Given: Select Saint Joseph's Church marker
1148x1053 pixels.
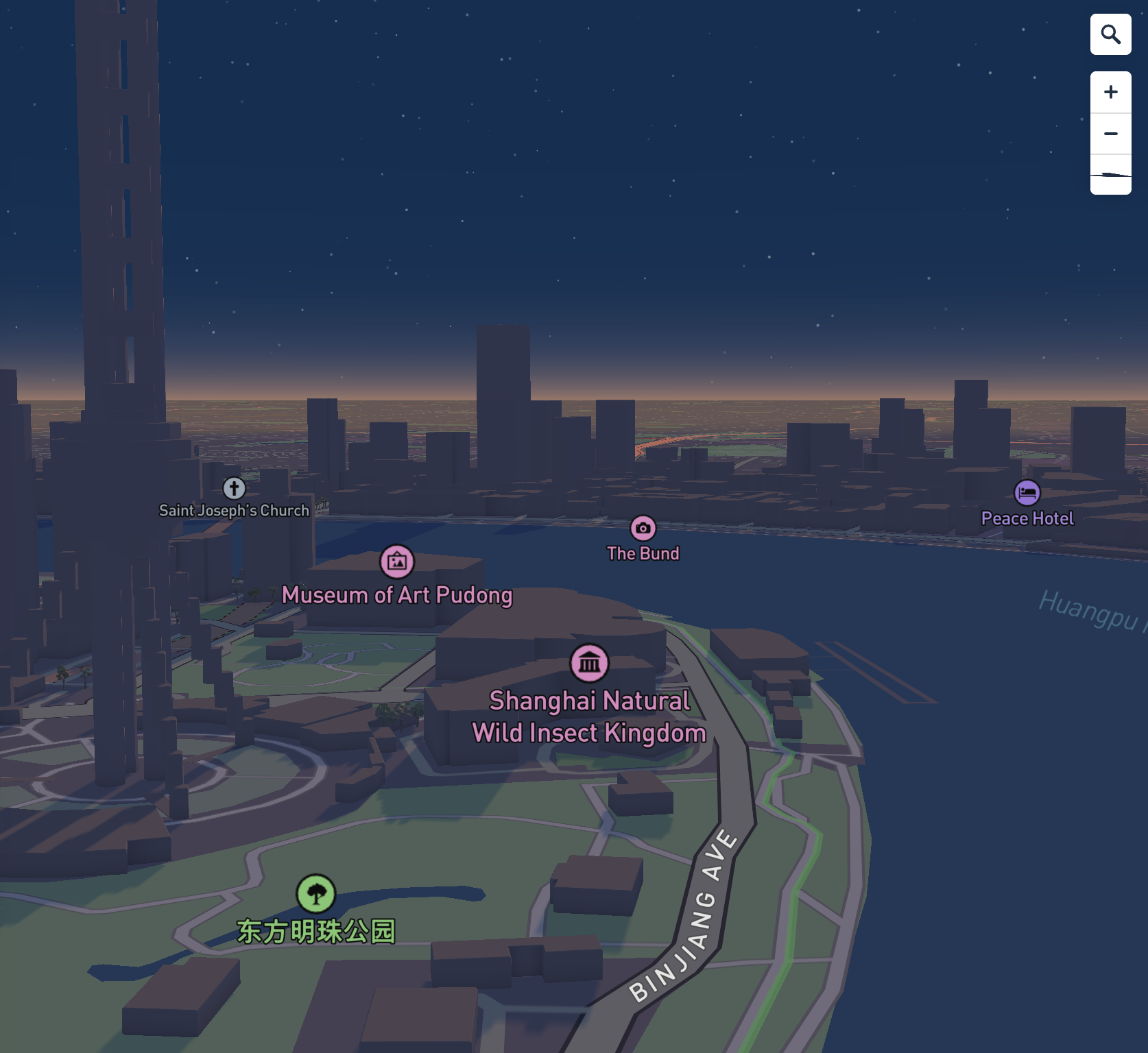Looking at the screenshot, I should tap(234, 488).
